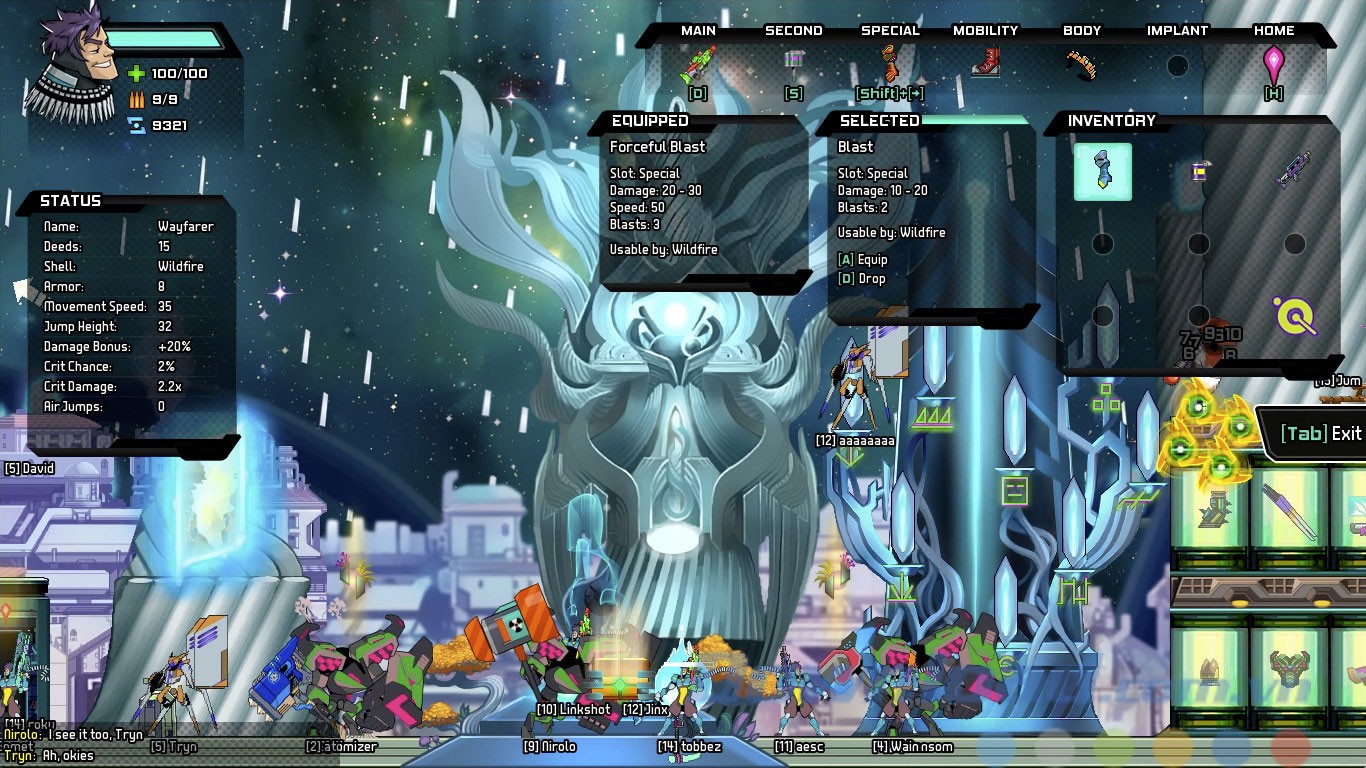Switch to the IMPLANT tab

point(1178,31)
